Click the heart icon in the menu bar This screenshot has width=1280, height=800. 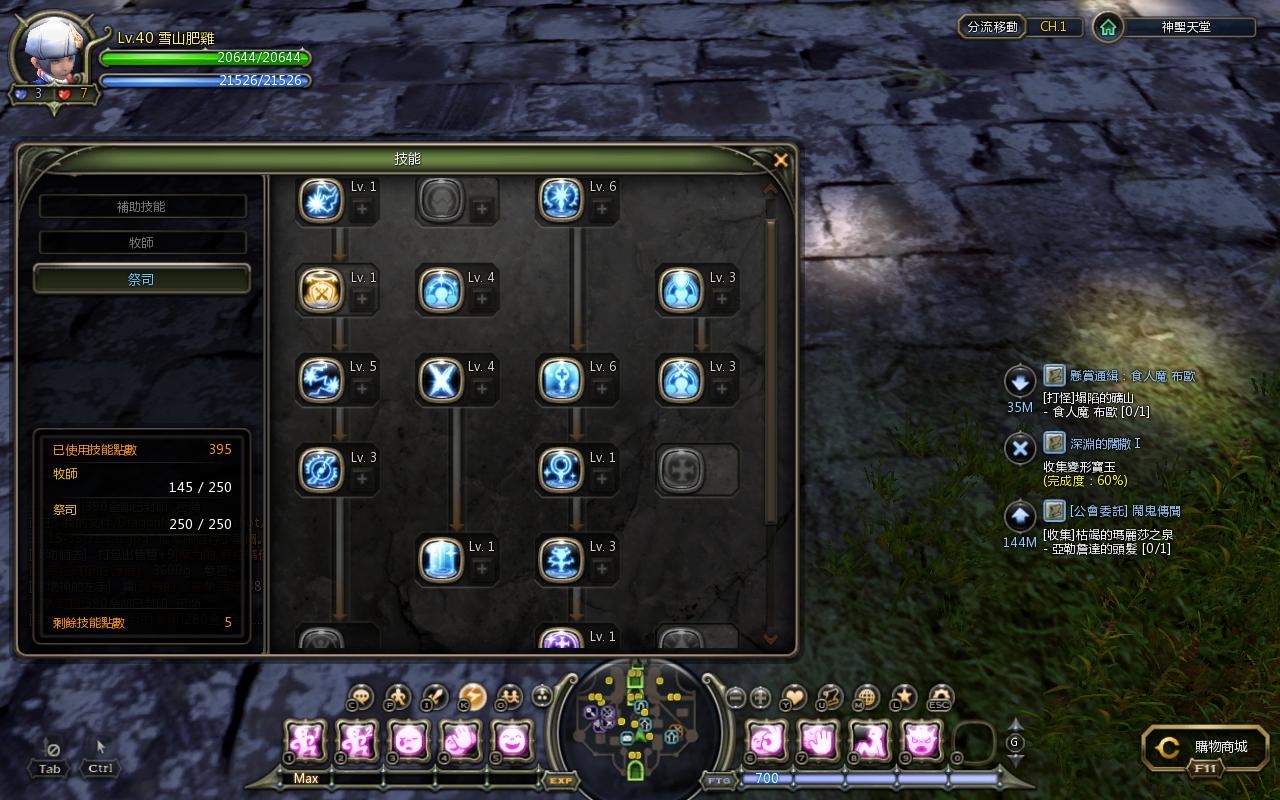click(793, 697)
